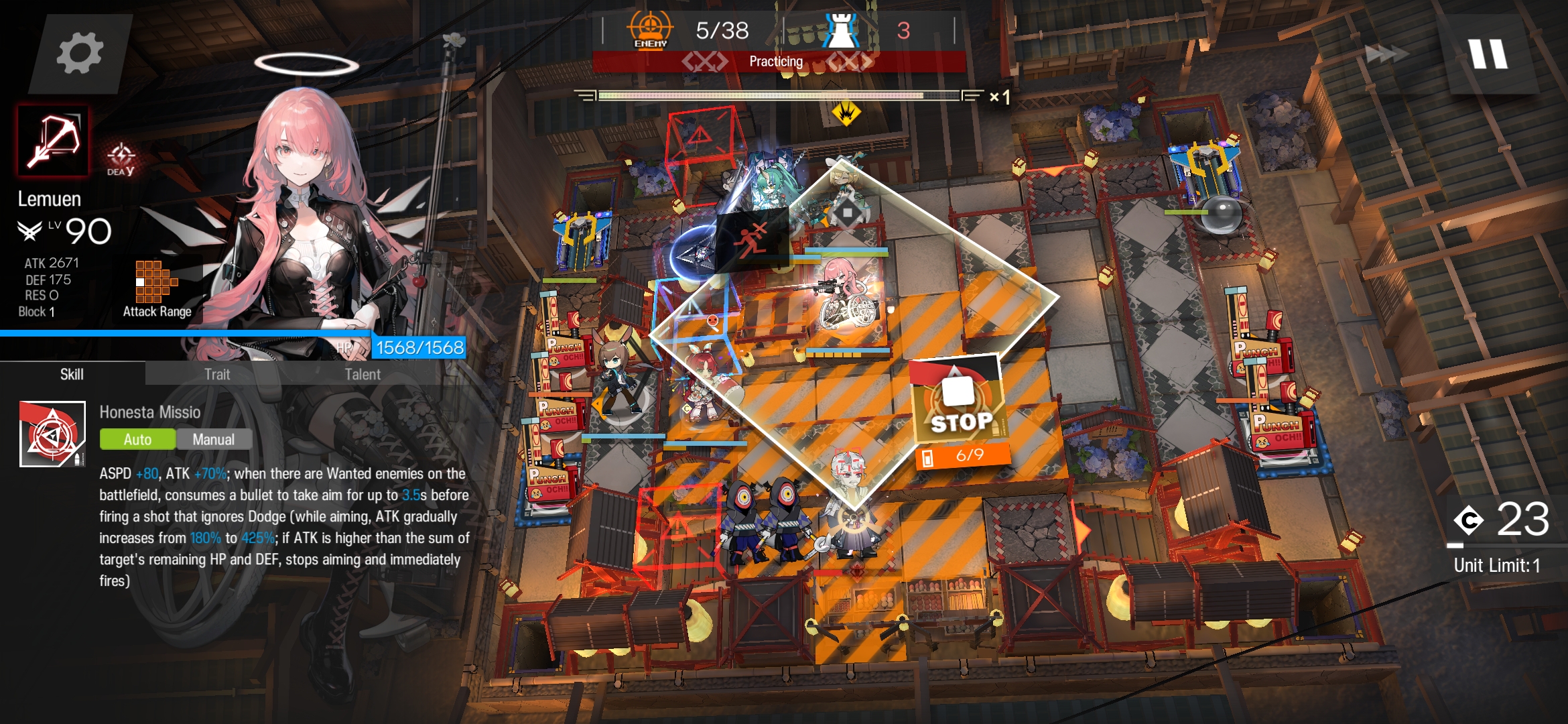Set skill activation to Manual
This screenshot has height=724, width=1568.
click(x=214, y=439)
